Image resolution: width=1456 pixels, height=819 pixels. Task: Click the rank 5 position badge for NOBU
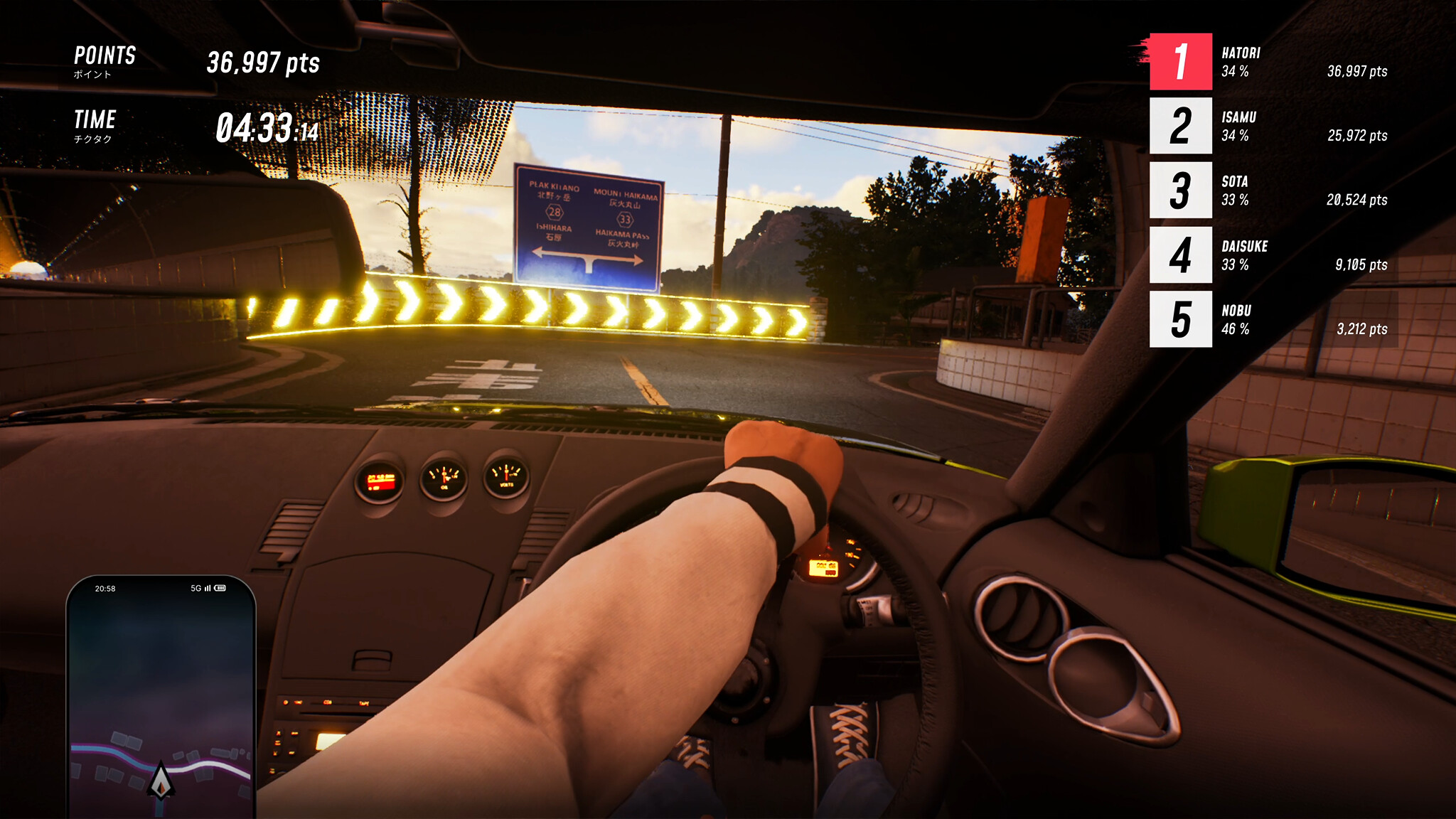1181,319
